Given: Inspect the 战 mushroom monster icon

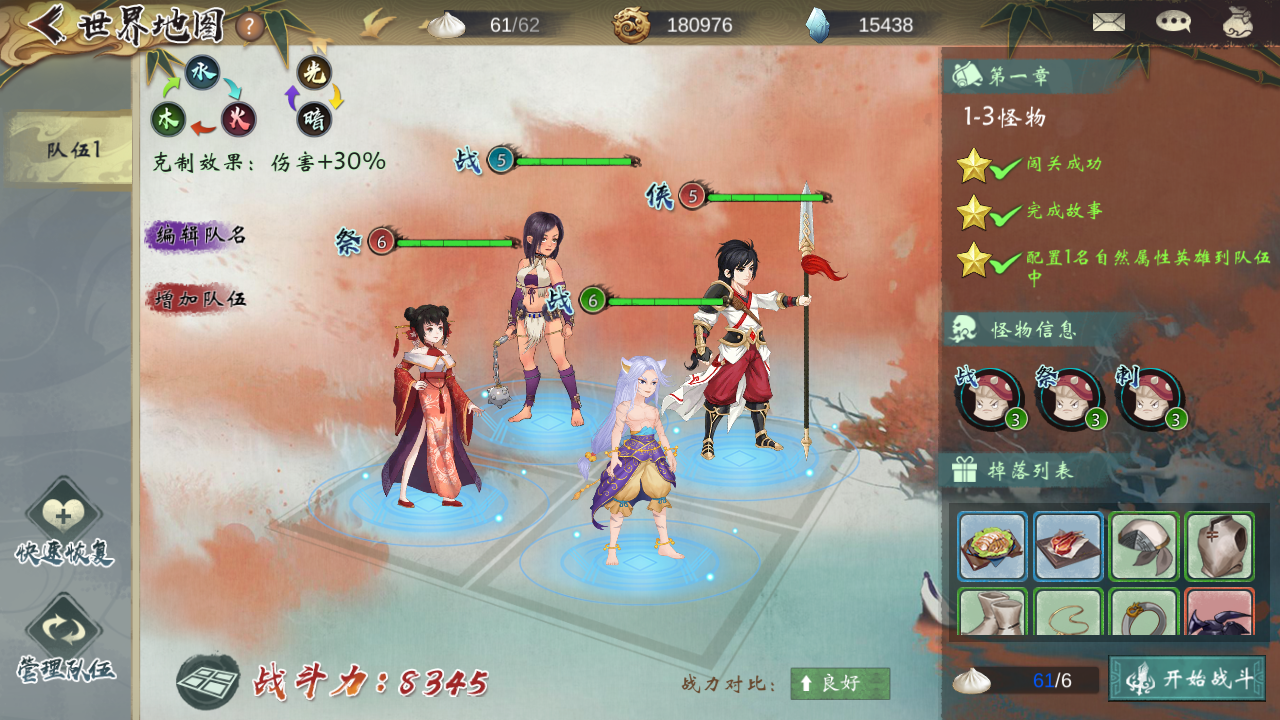Looking at the screenshot, I should pos(990,399).
